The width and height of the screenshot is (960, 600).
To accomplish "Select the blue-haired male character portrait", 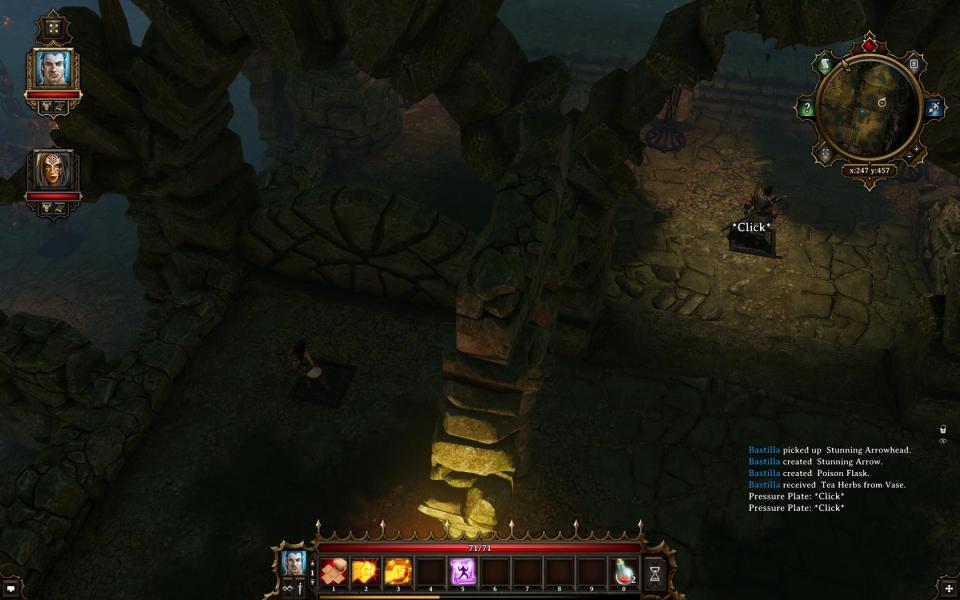I will (52, 68).
